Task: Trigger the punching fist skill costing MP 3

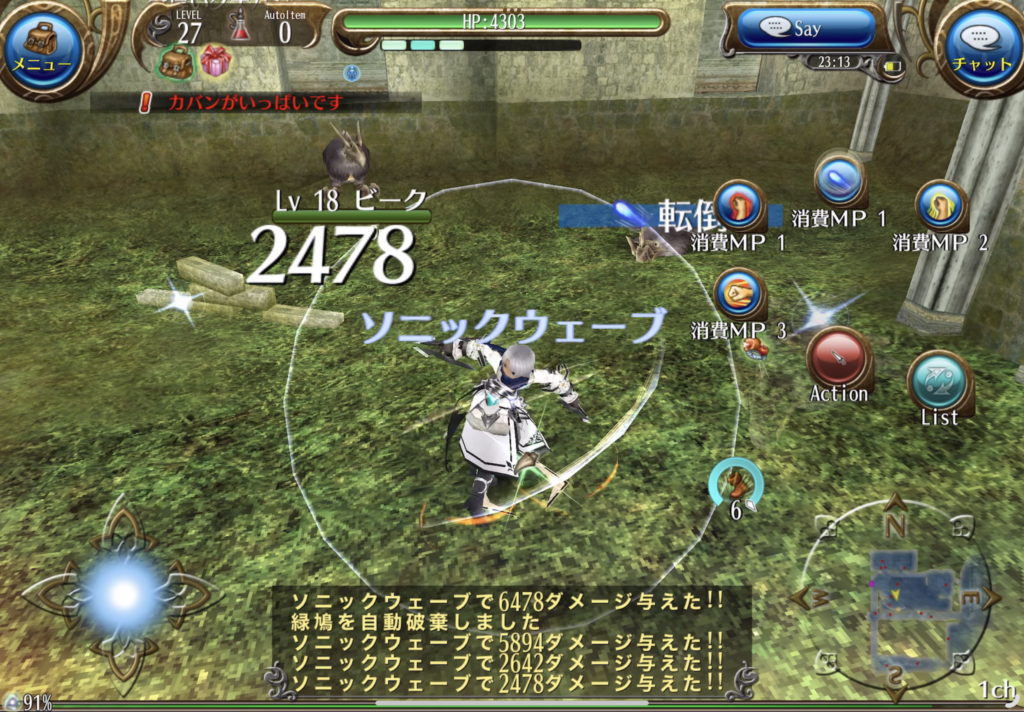Action: tap(741, 294)
